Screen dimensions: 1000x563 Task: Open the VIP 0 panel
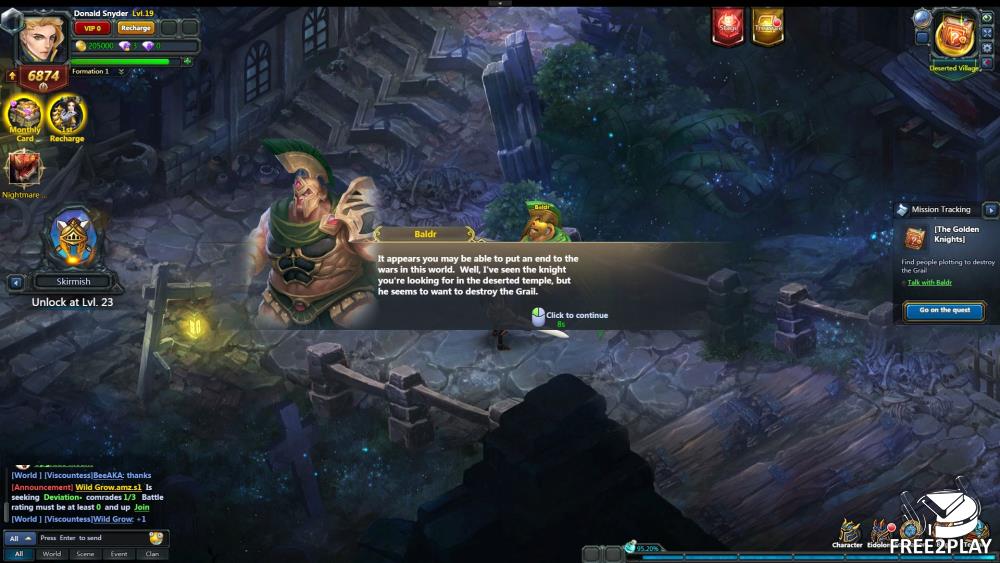(92, 28)
